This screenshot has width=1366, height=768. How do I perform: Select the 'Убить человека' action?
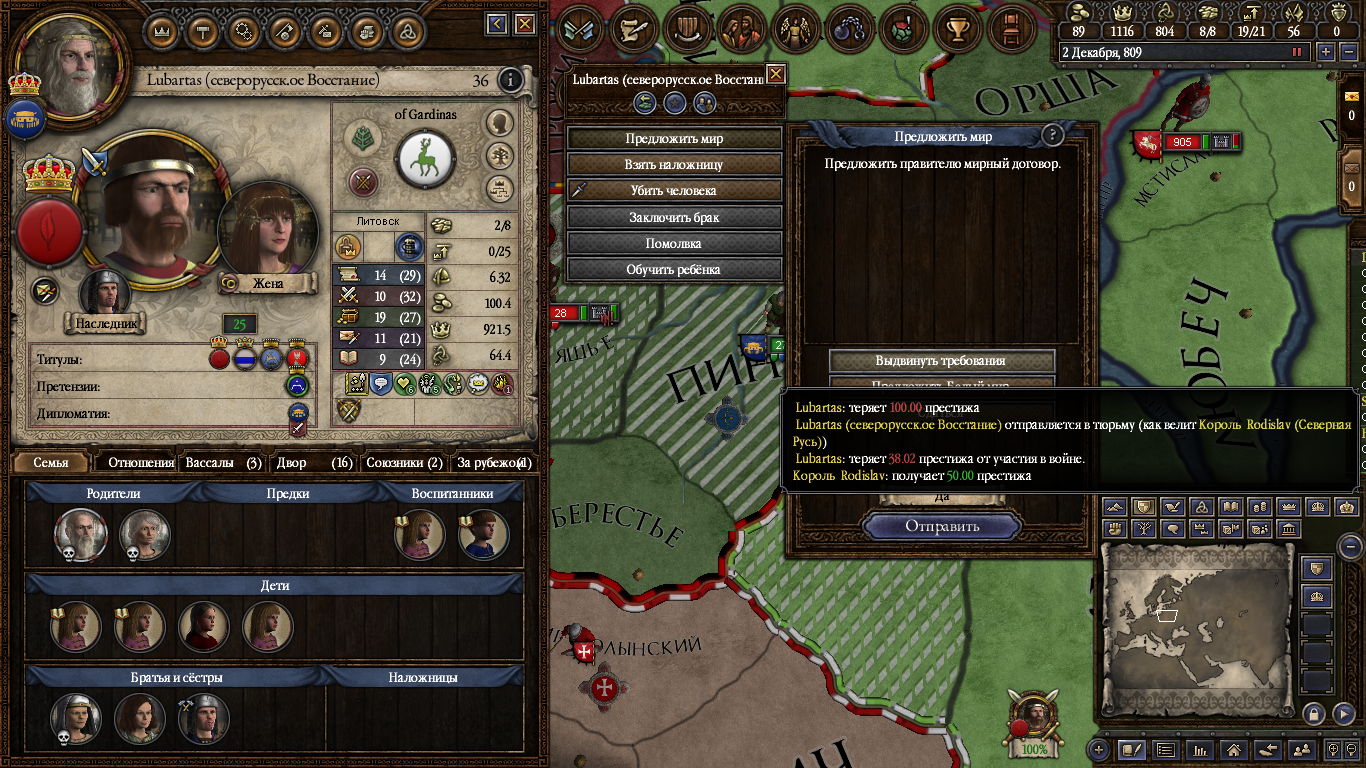click(674, 190)
